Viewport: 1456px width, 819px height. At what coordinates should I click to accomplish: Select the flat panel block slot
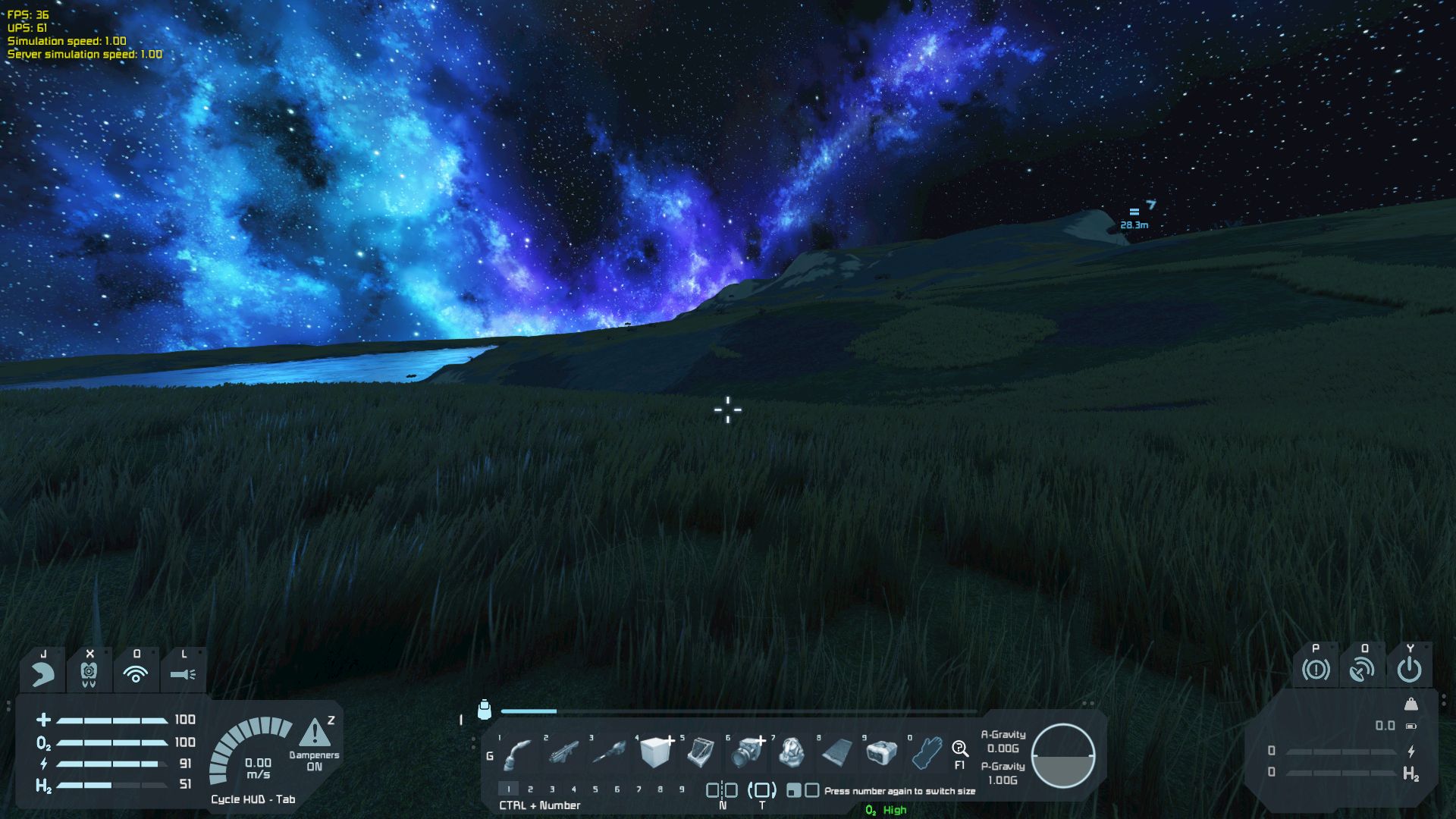tap(837, 753)
